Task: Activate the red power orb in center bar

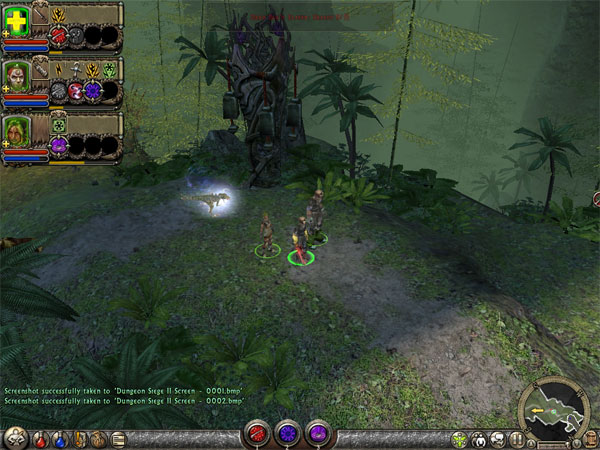Action: pos(257,435)
